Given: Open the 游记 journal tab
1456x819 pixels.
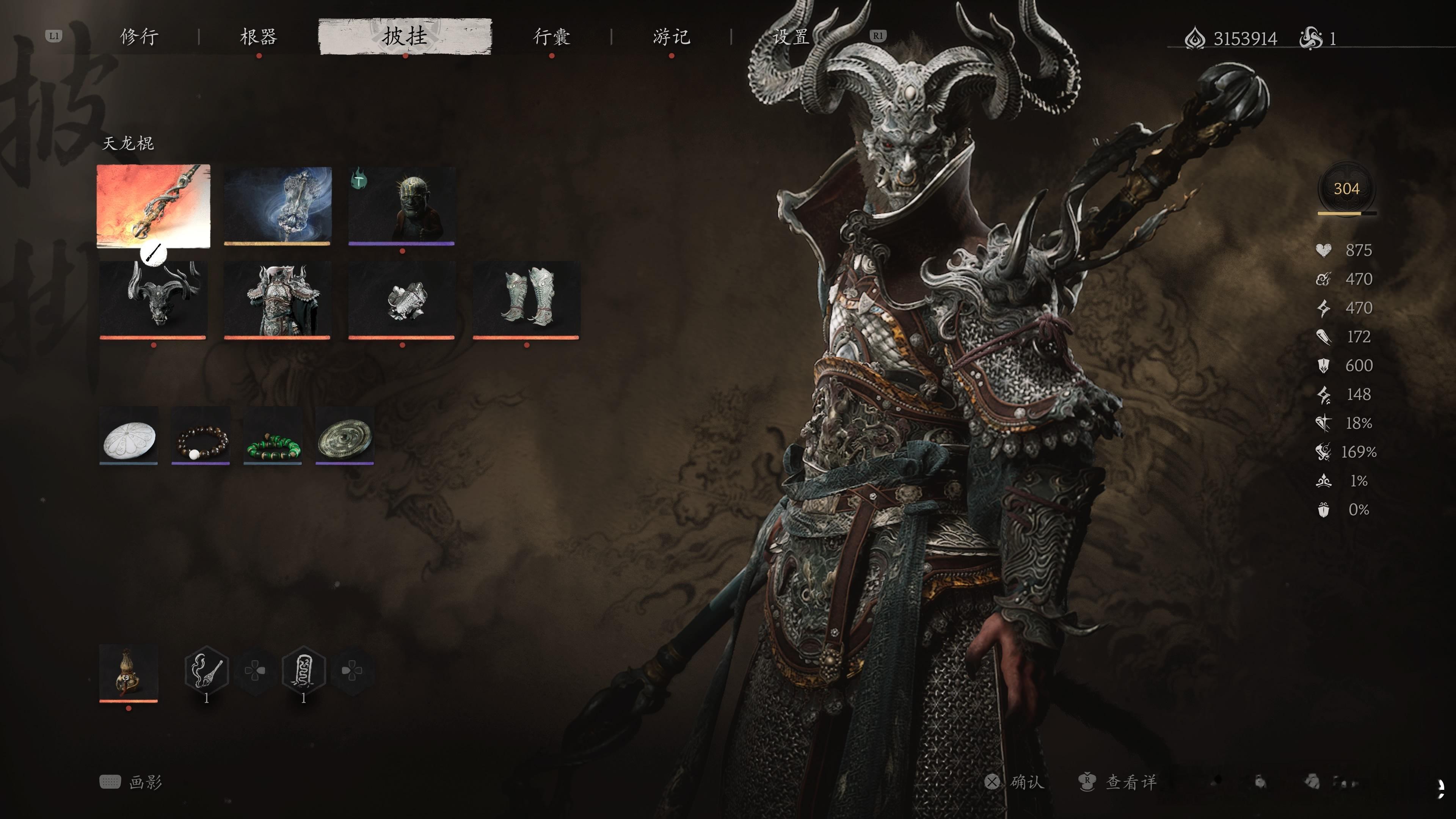Looking at the screenshot, I should pyautogui.click(x=671, y=37).
